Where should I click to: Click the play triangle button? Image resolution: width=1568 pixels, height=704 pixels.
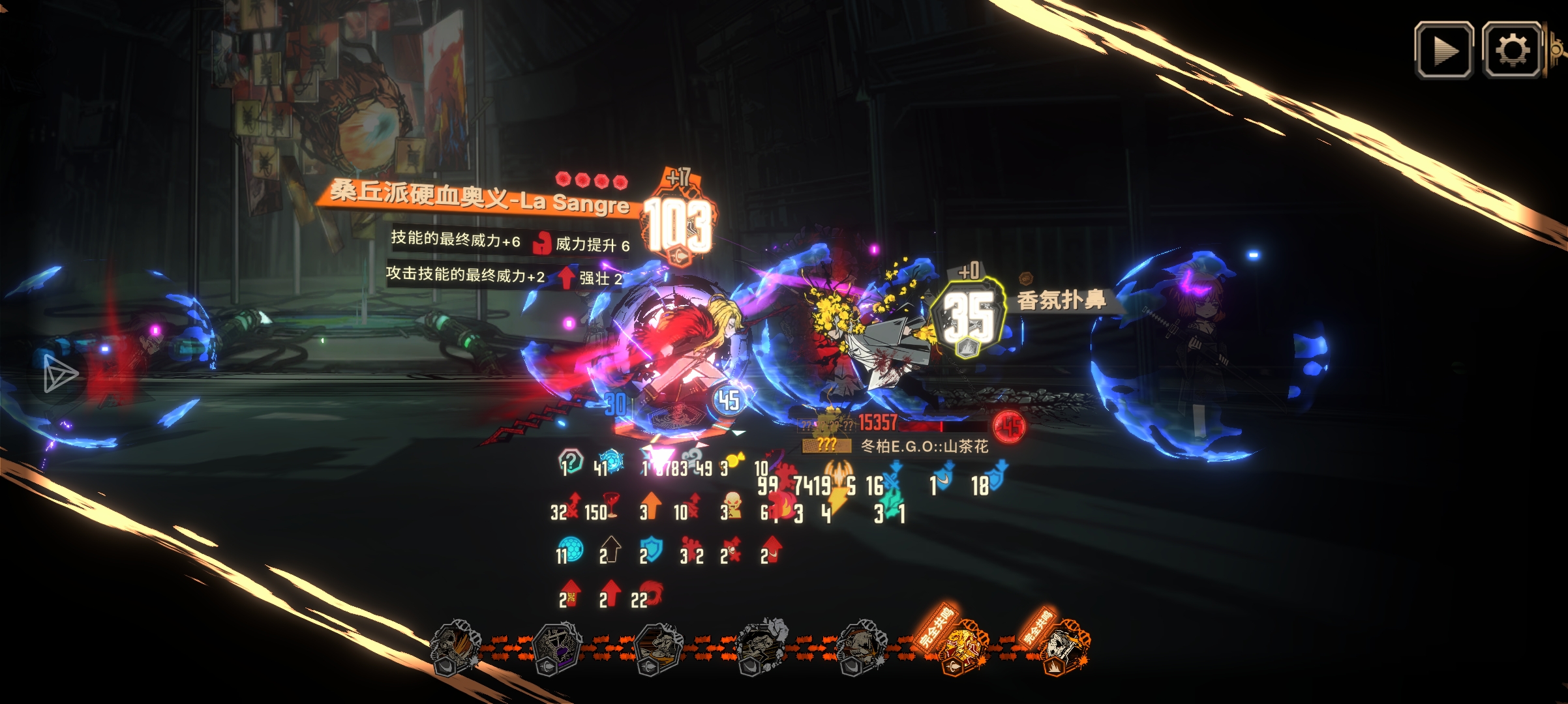point(1443,50)
